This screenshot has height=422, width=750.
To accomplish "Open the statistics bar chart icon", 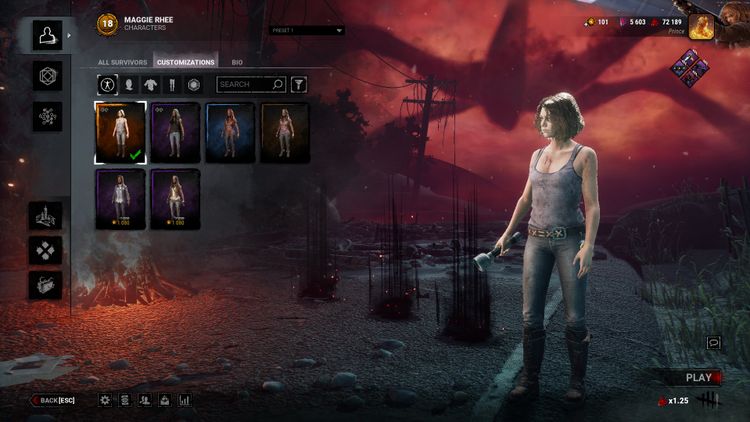I will click(x=185, y=400).
